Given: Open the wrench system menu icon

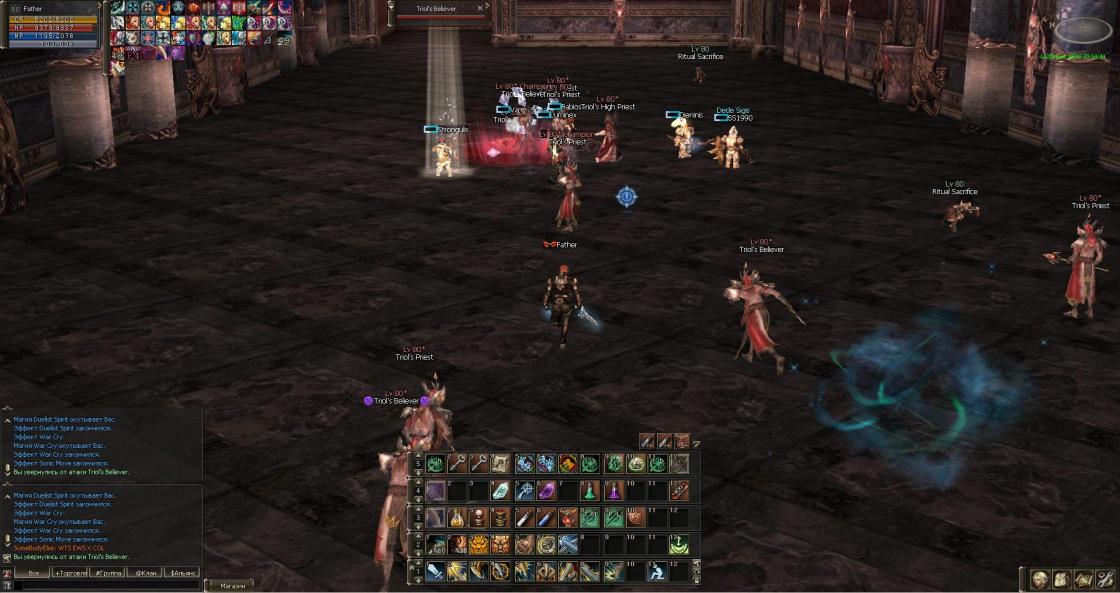Looking at the screenshot, I should point(1105,579).
